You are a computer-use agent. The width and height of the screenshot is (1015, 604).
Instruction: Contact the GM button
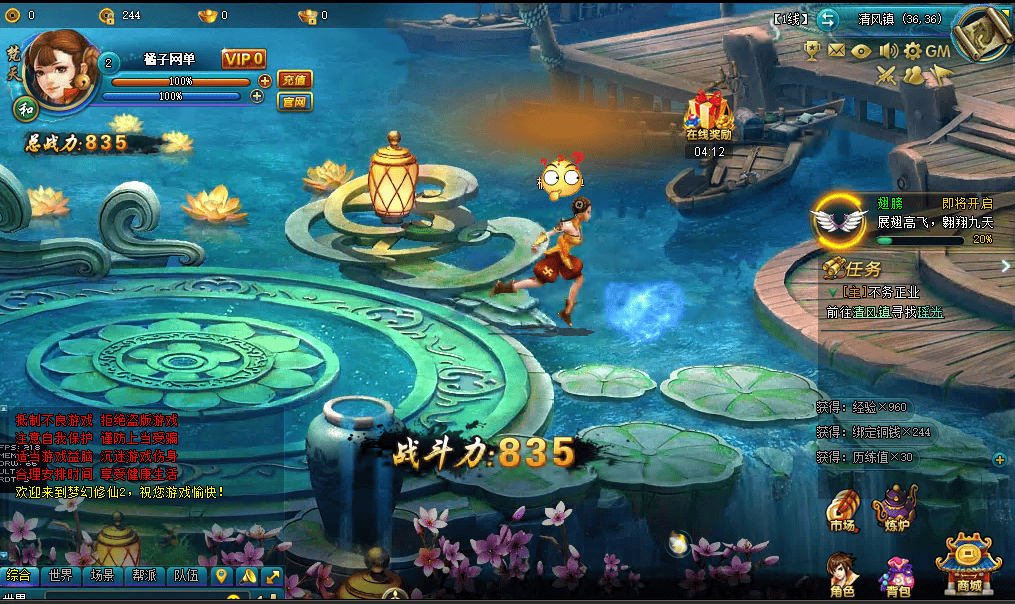tap(938, 50)
